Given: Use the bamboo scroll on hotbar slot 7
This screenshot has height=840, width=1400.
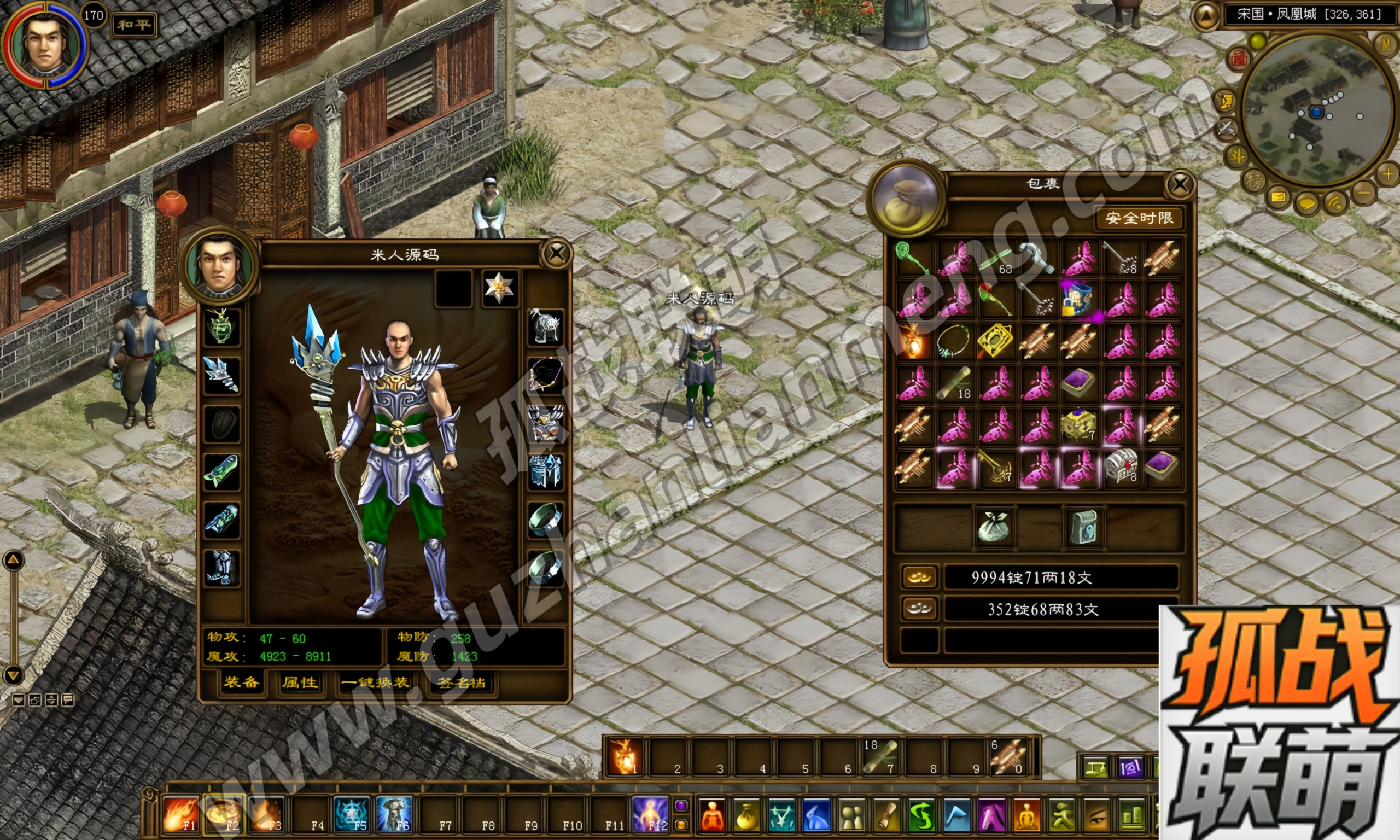Looking at the screenshot, I should point(880,757).
